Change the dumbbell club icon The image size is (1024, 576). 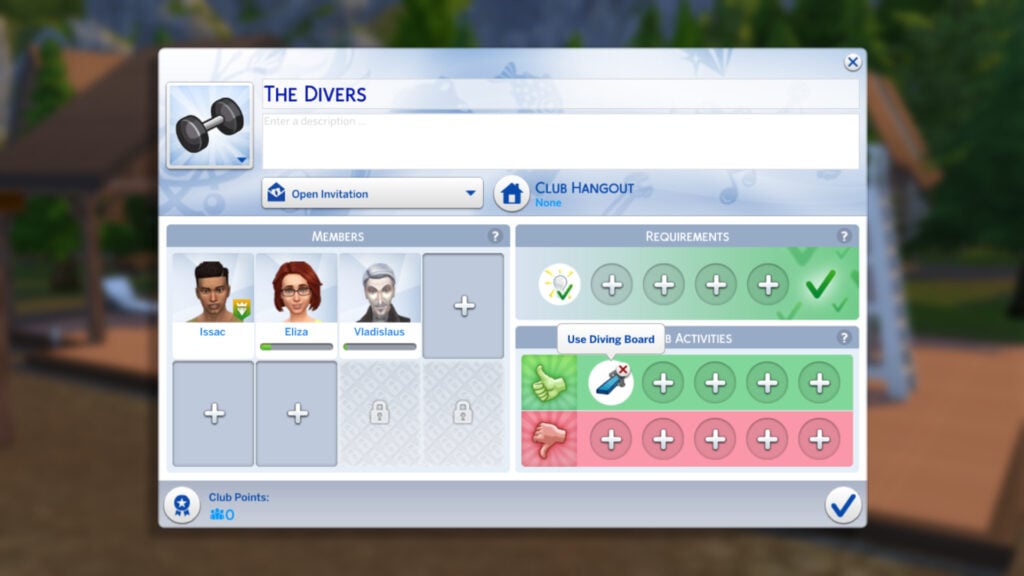[210, 125]
